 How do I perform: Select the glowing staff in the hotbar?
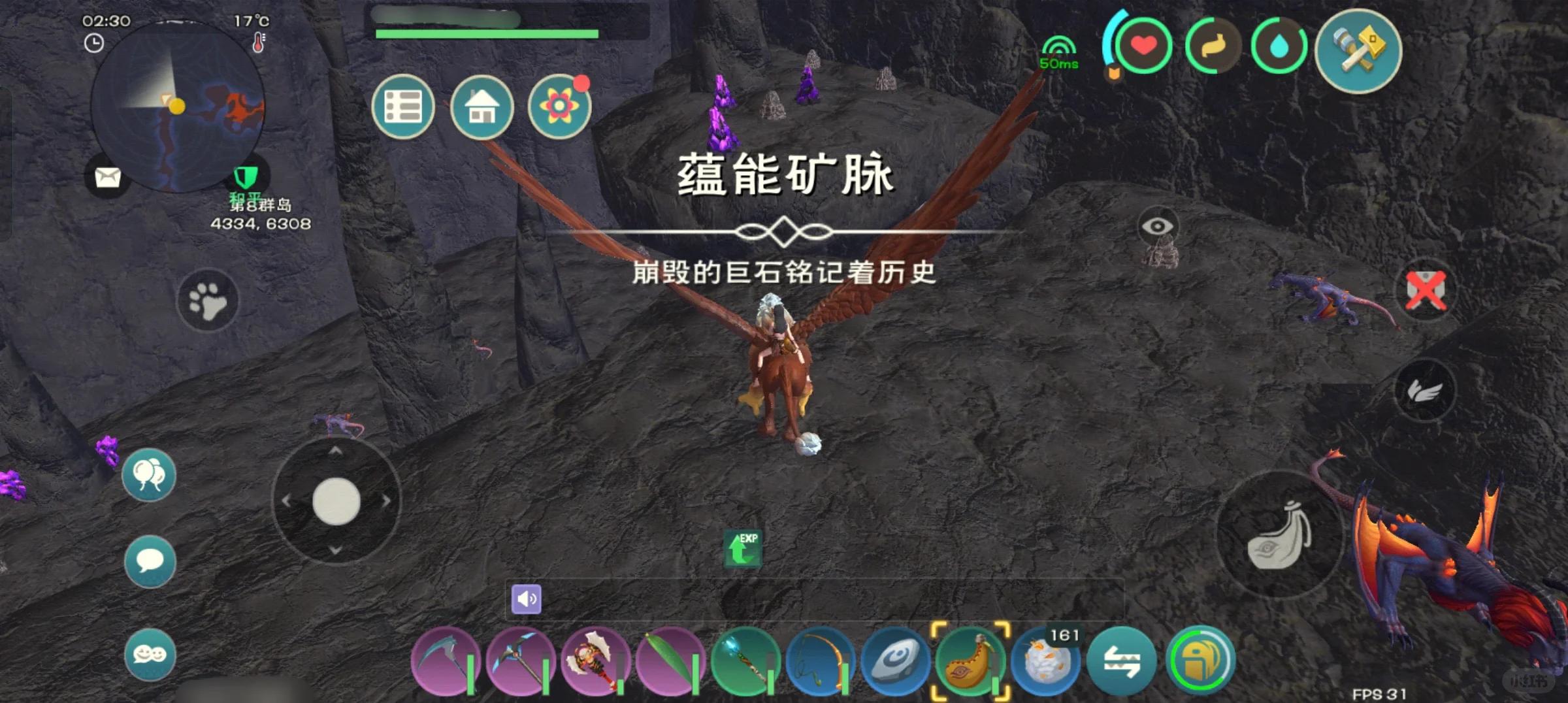pos(747,661)
